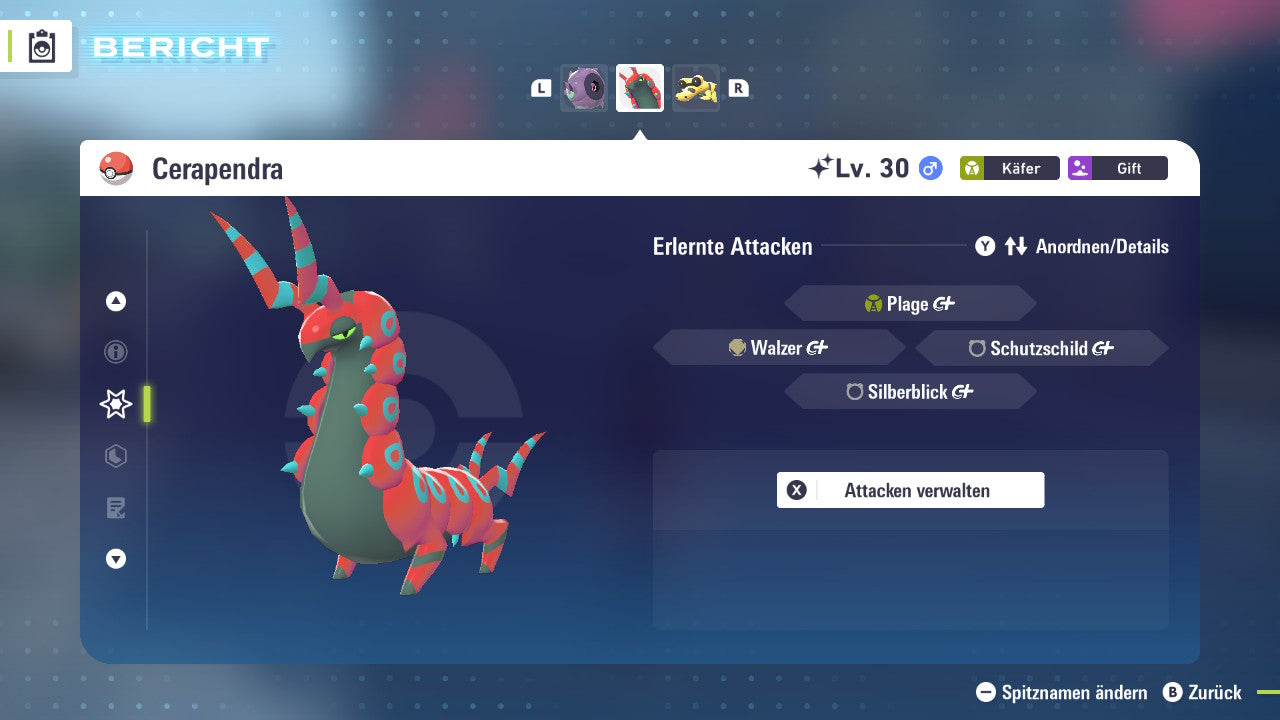Open the hexagon stats icon in the sidebar
Viewport: 1280px width, 720px height.
click(115, 456)
